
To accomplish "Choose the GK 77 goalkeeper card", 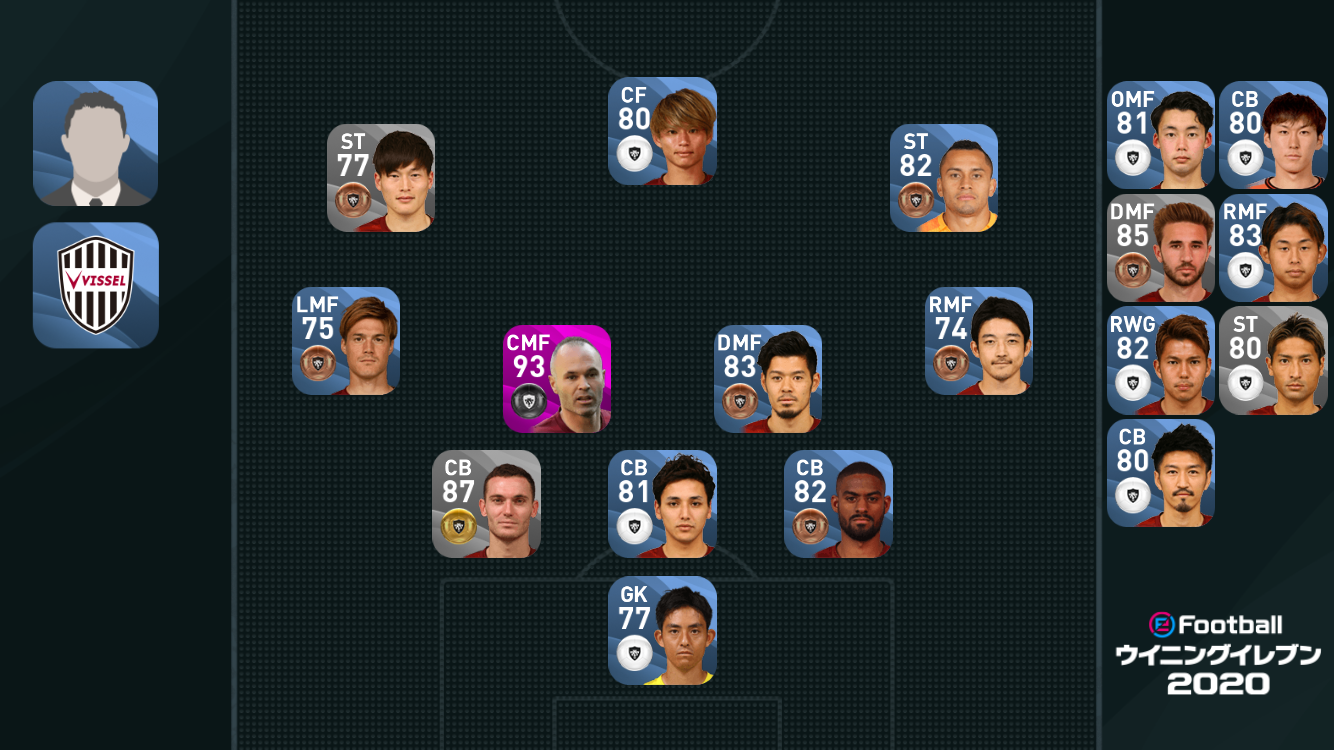I will point(662,631).
